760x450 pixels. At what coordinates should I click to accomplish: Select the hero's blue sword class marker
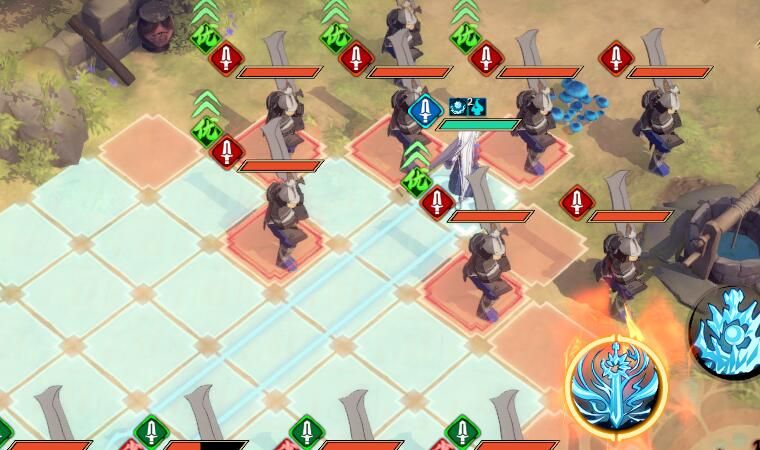426,109
